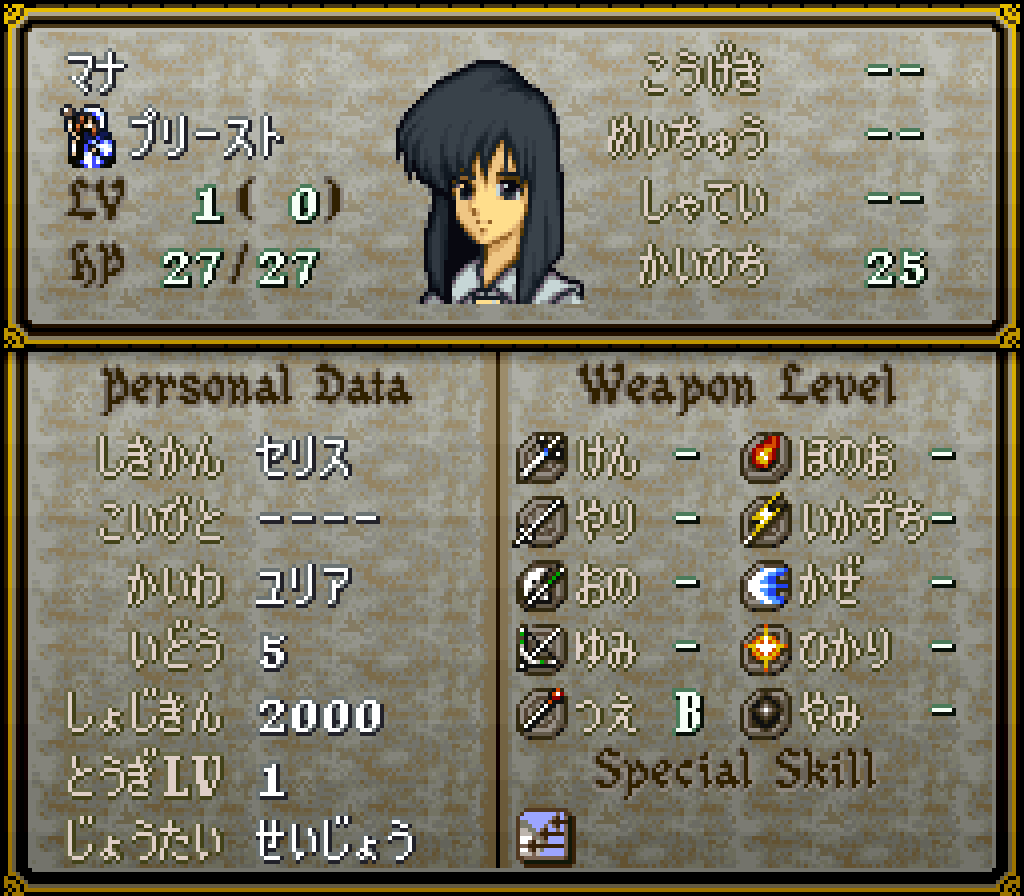The width and height of the screenshot is (1024, 896).
Task: Click the bow weapon level icon
Action: (542, 649)
